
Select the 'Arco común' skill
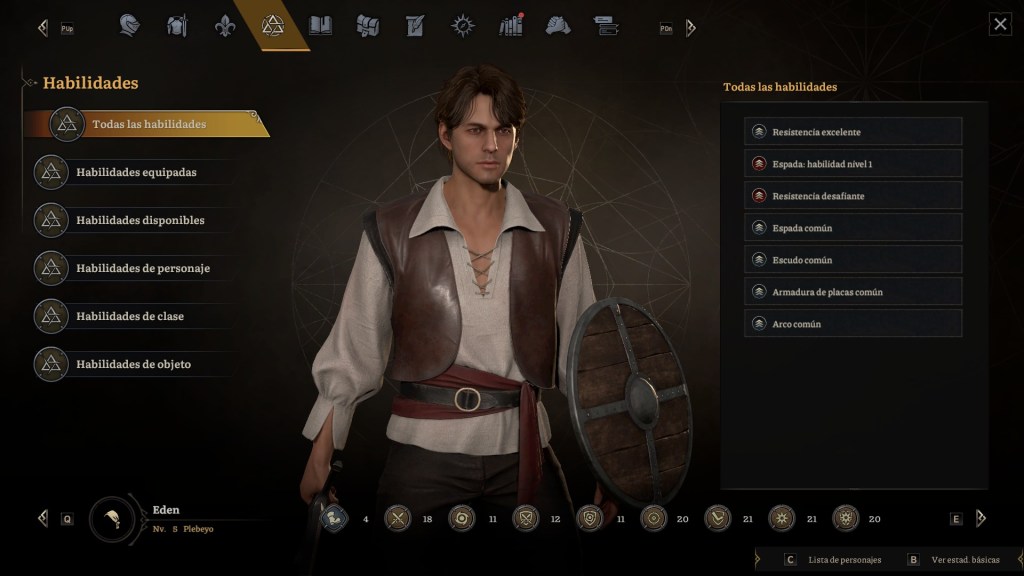coord(853,324)
